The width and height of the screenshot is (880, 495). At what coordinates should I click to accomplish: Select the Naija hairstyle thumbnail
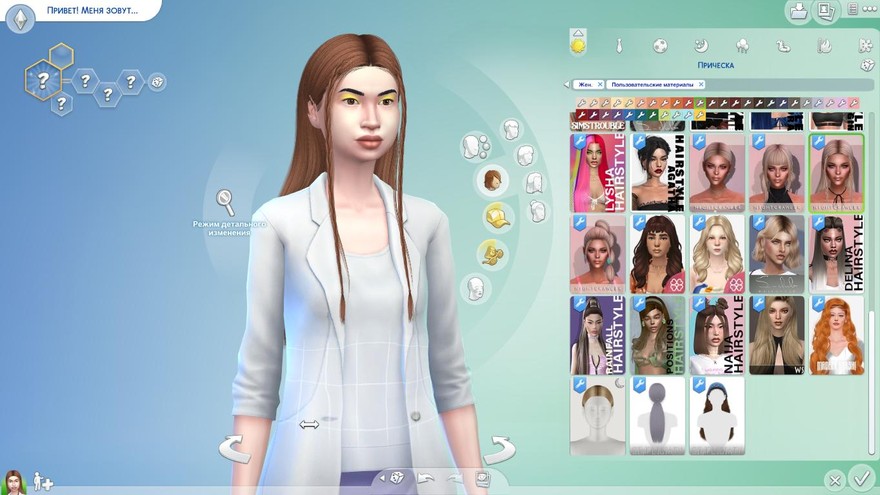[x=717, y=335]
